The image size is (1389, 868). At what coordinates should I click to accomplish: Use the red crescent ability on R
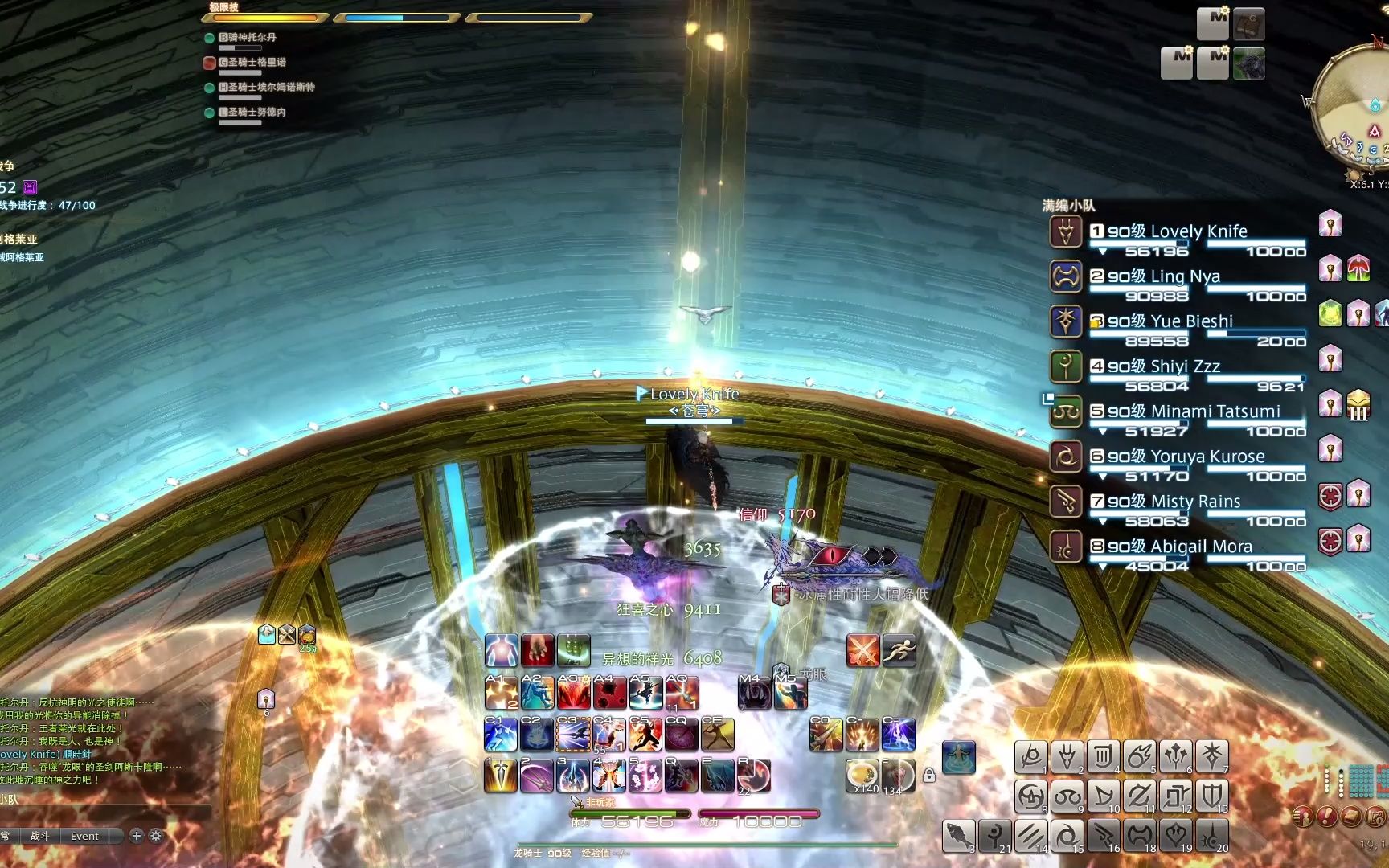pos(754,776)
